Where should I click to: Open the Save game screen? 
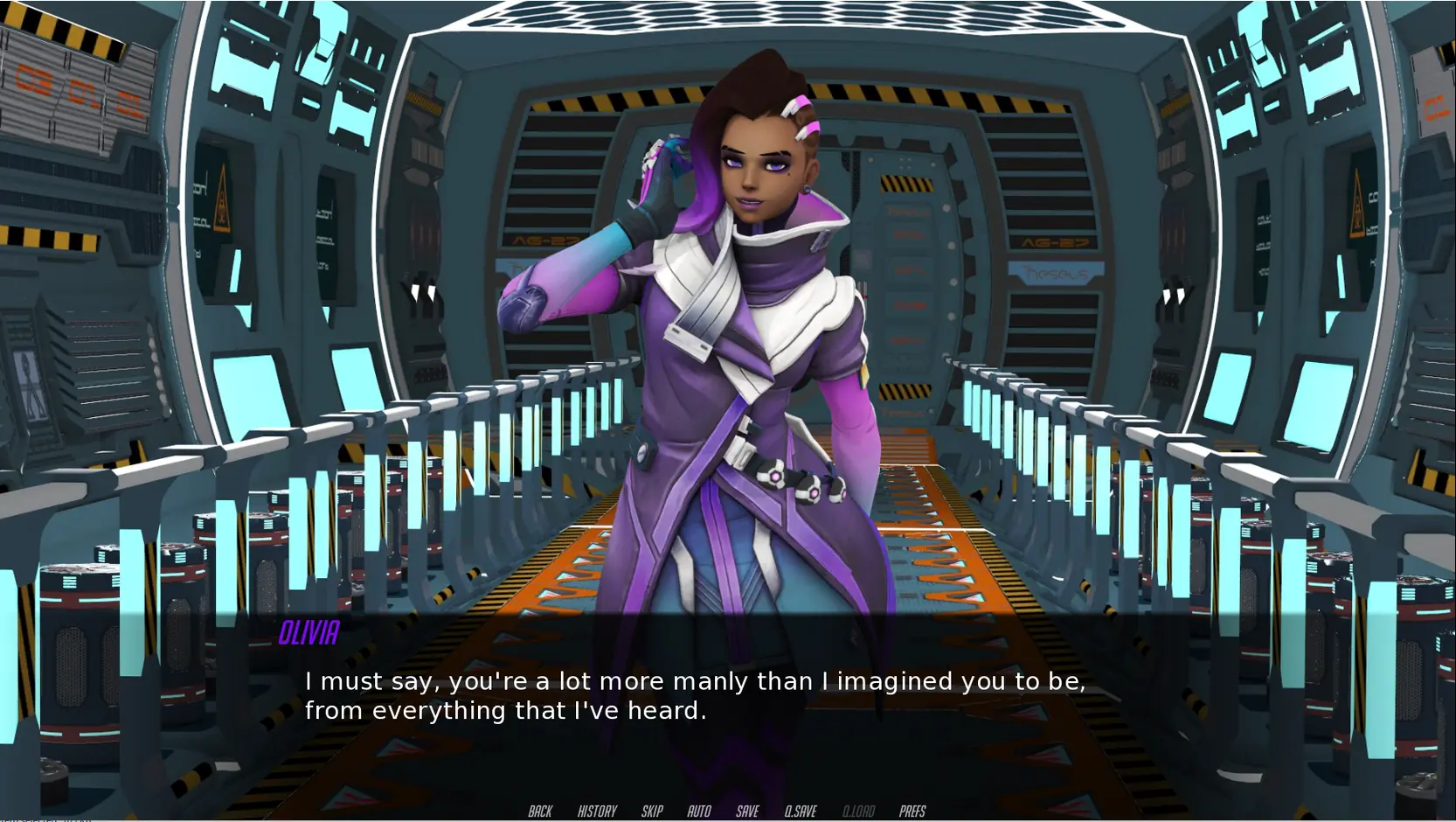(x=747, y=812)
